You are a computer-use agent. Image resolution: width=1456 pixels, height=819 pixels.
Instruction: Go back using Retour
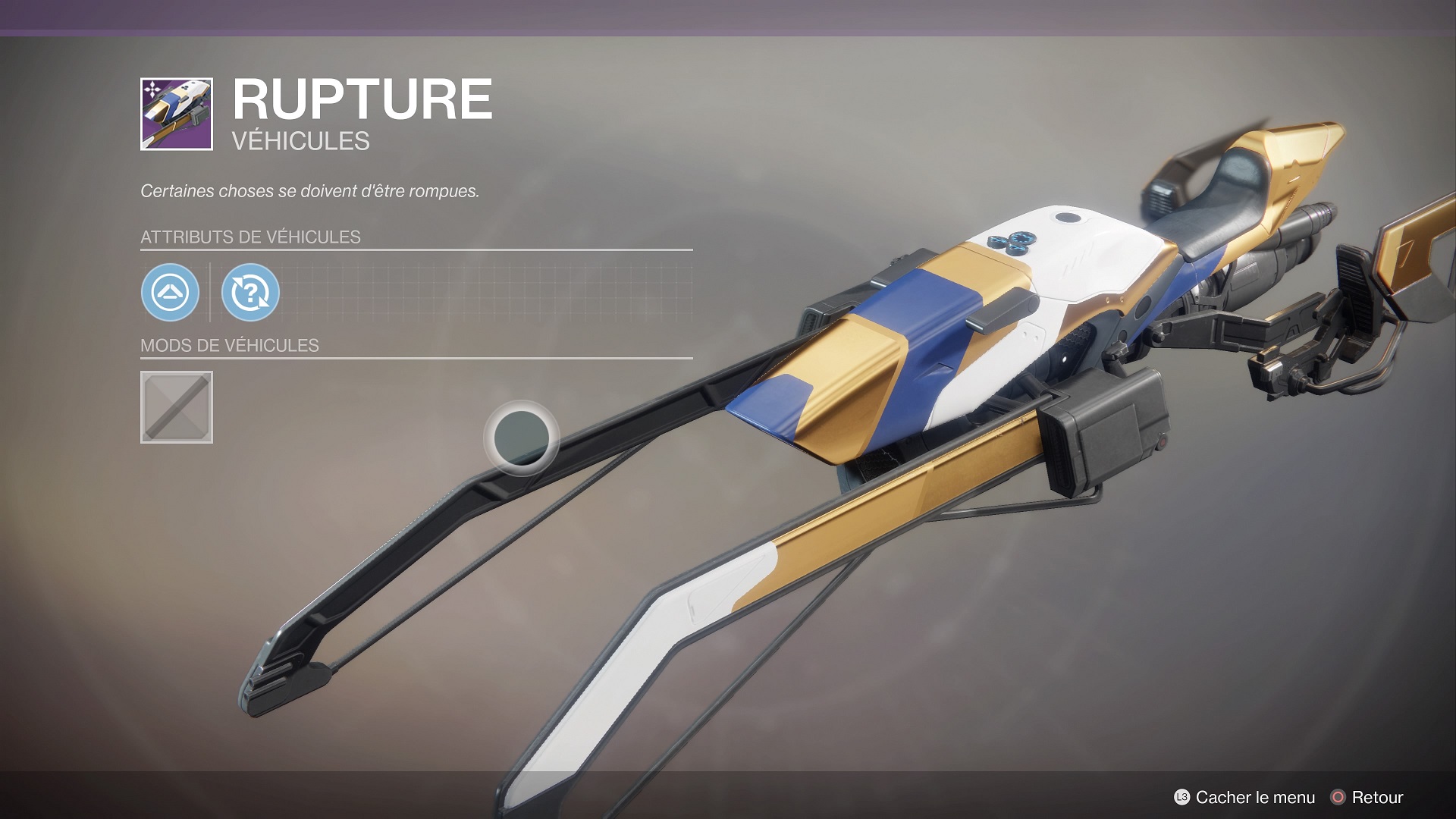coord(1367,797)
